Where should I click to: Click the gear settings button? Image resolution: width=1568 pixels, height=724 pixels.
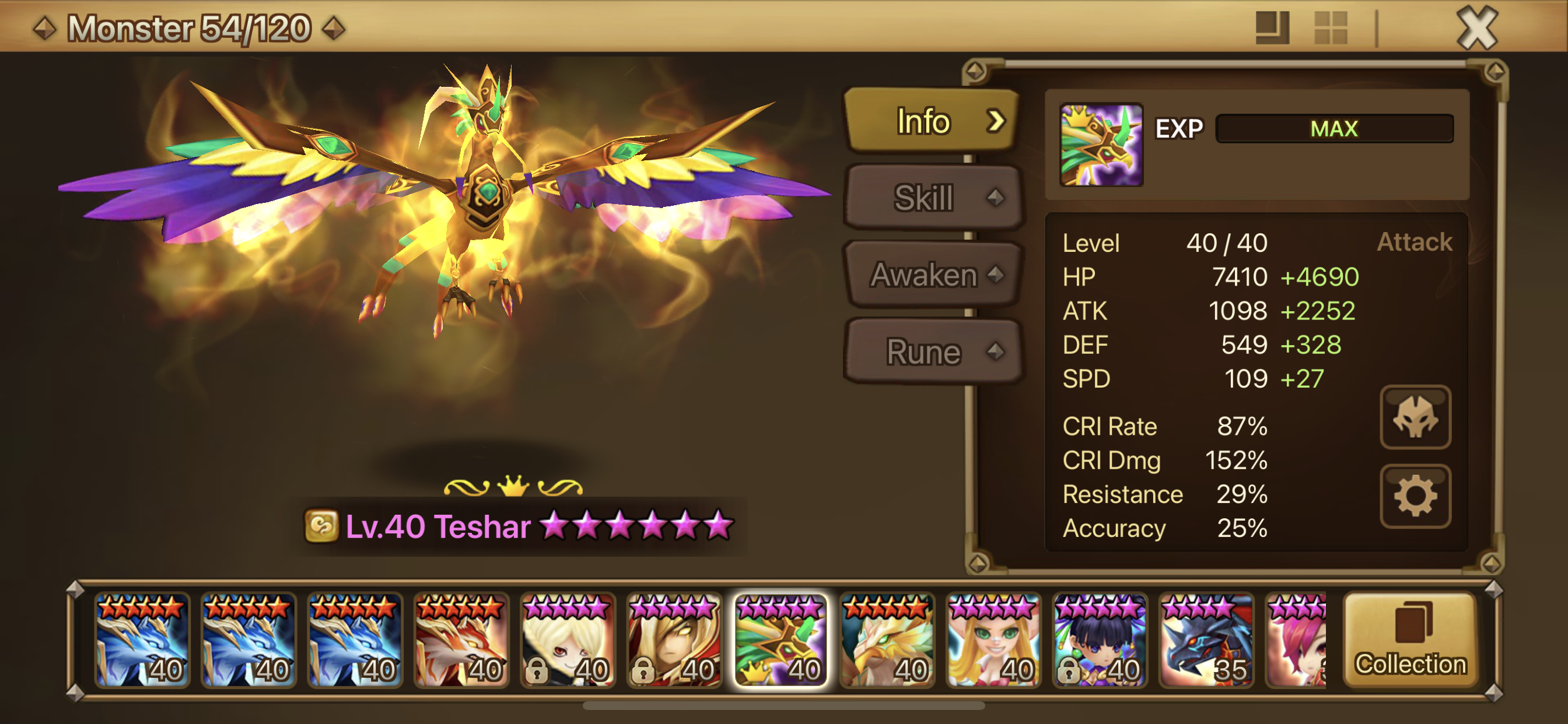coord(1415,496)
